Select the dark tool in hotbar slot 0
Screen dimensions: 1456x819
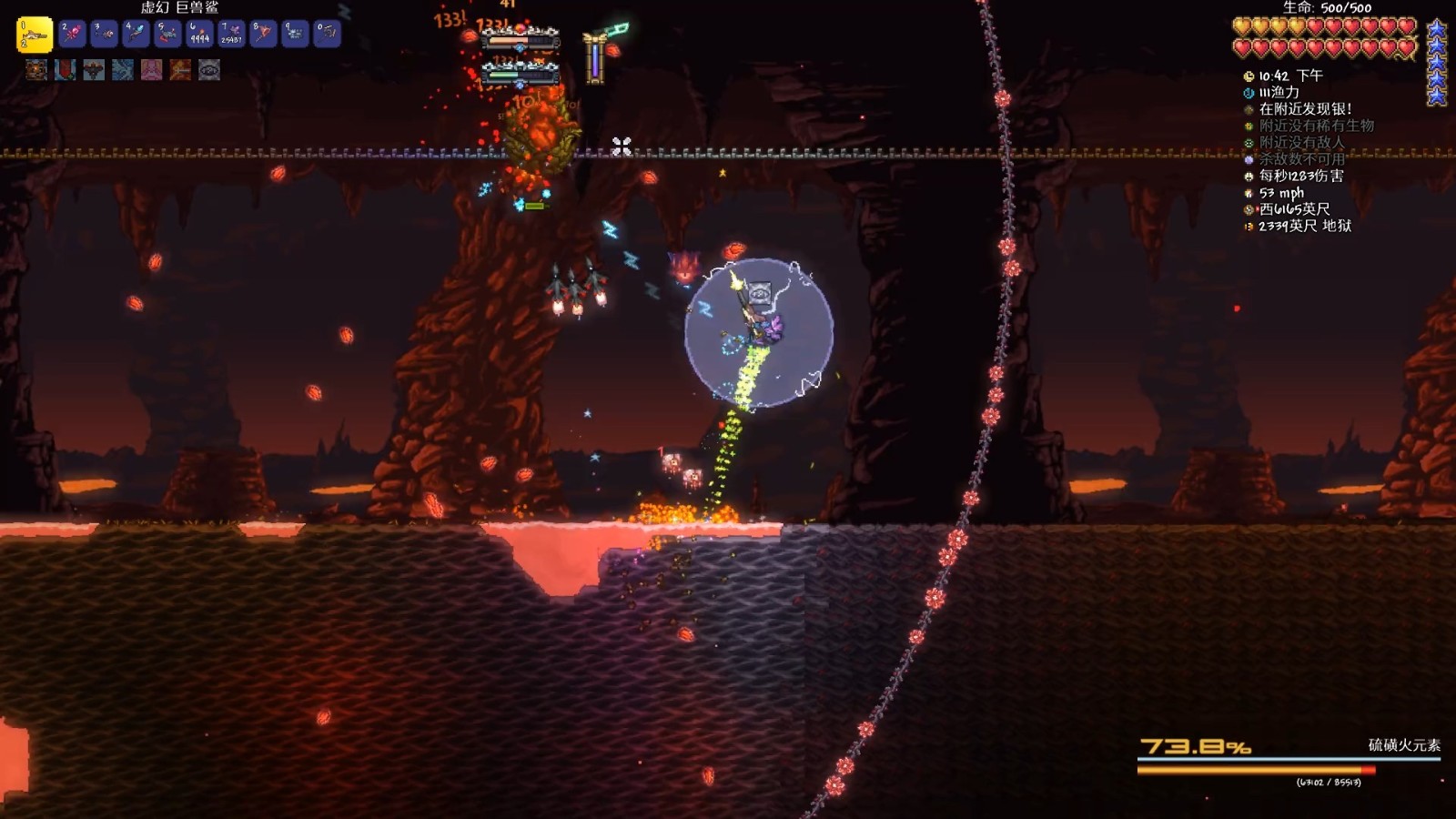327,35
